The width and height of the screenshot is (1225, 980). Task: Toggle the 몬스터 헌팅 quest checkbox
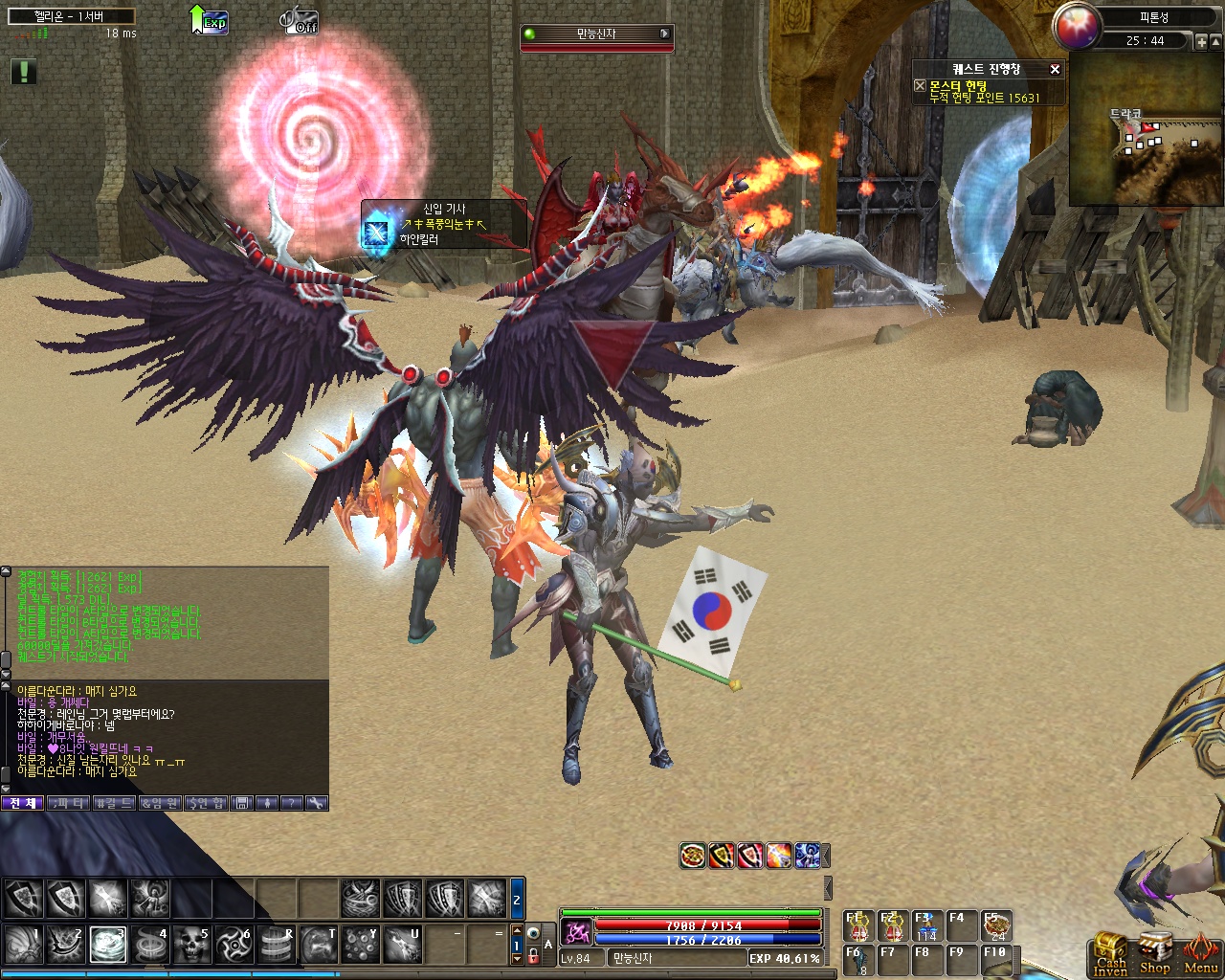click(x=920, y=85)
